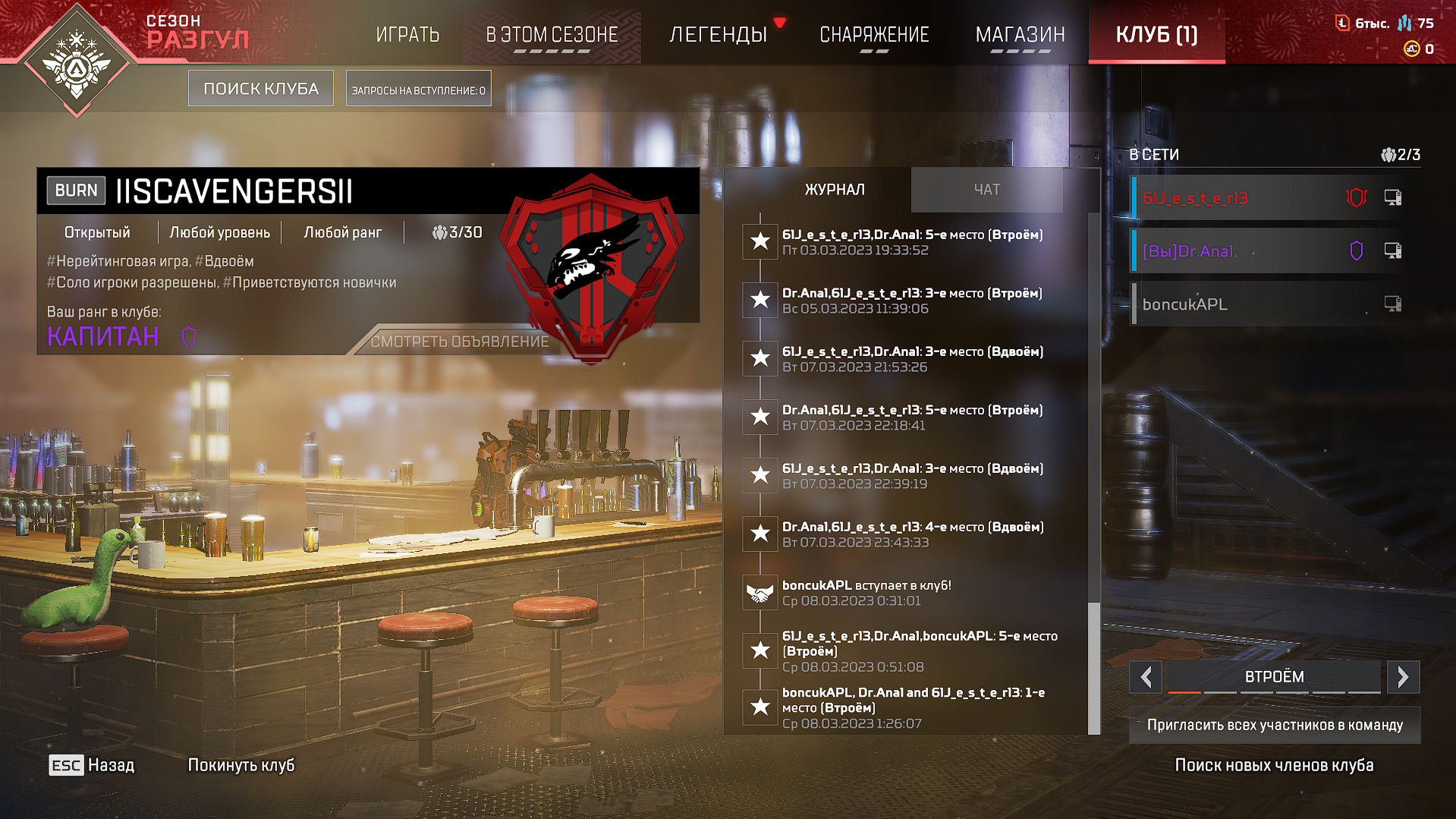The height and width of the screenshot is (819, 1456).
Task: View the join requests button
Action: click(x=418, y=90)
